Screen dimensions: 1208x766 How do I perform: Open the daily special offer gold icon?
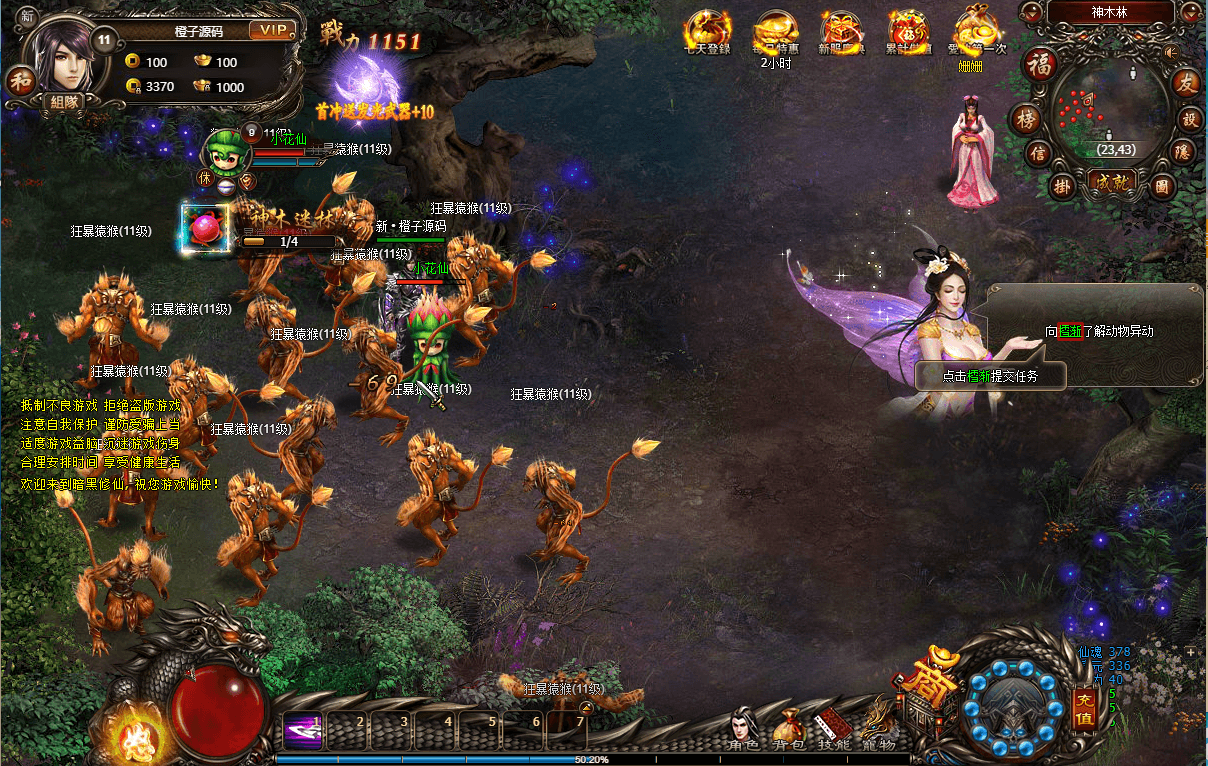776,31
